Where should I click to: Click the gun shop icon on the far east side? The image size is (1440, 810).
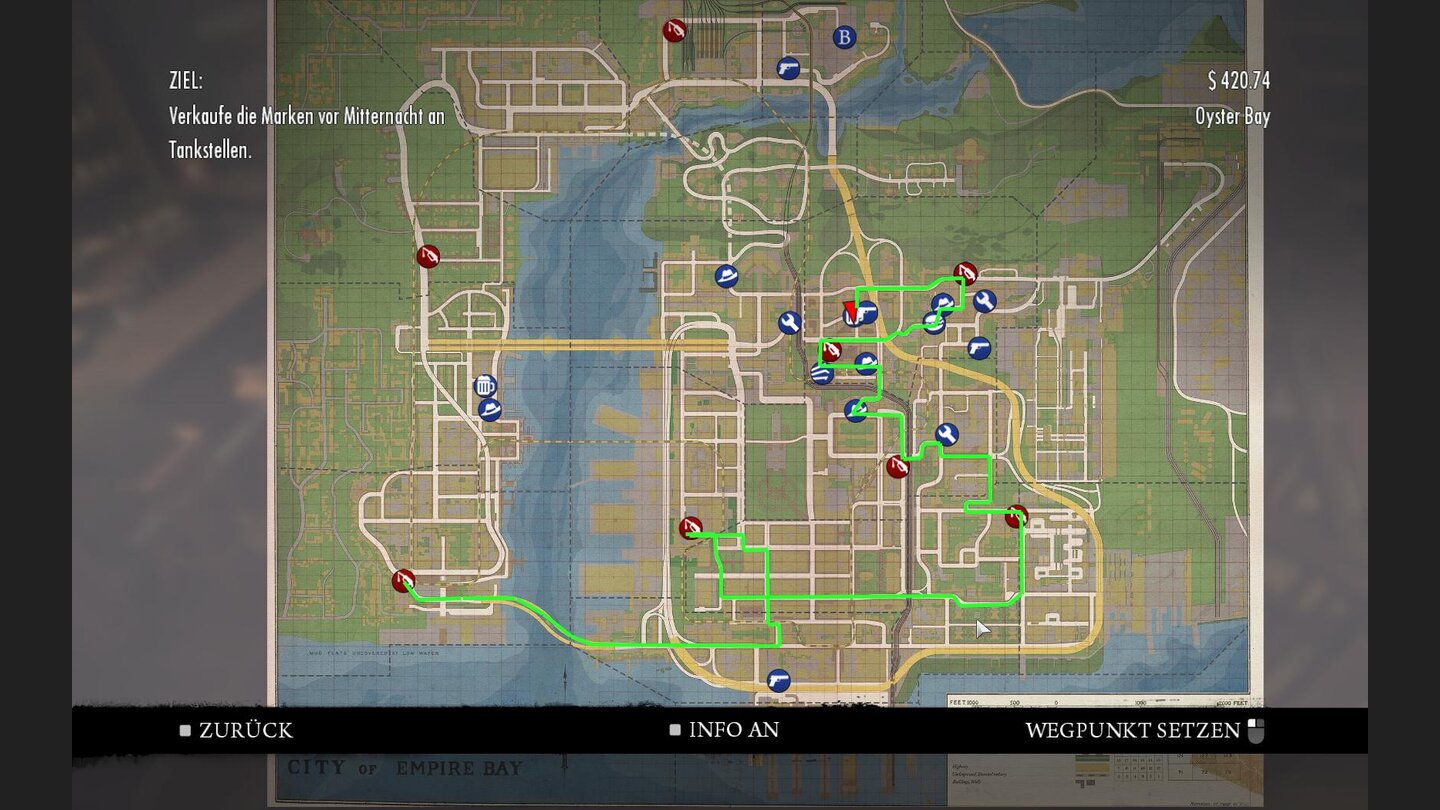click(978, 348)
